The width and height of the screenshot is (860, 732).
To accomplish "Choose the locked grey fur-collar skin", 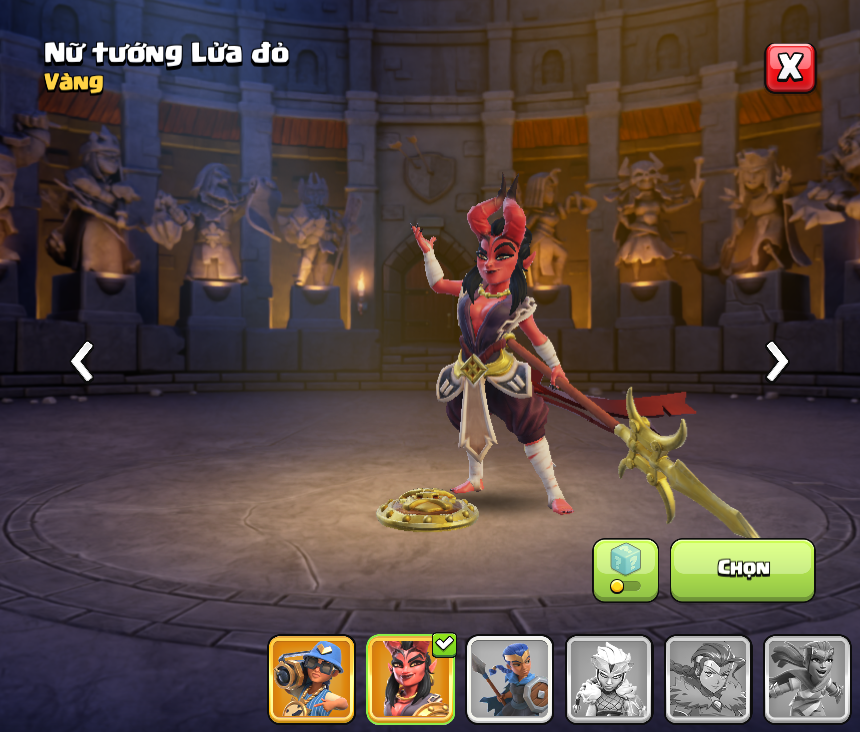I will (x=707, y=678).
